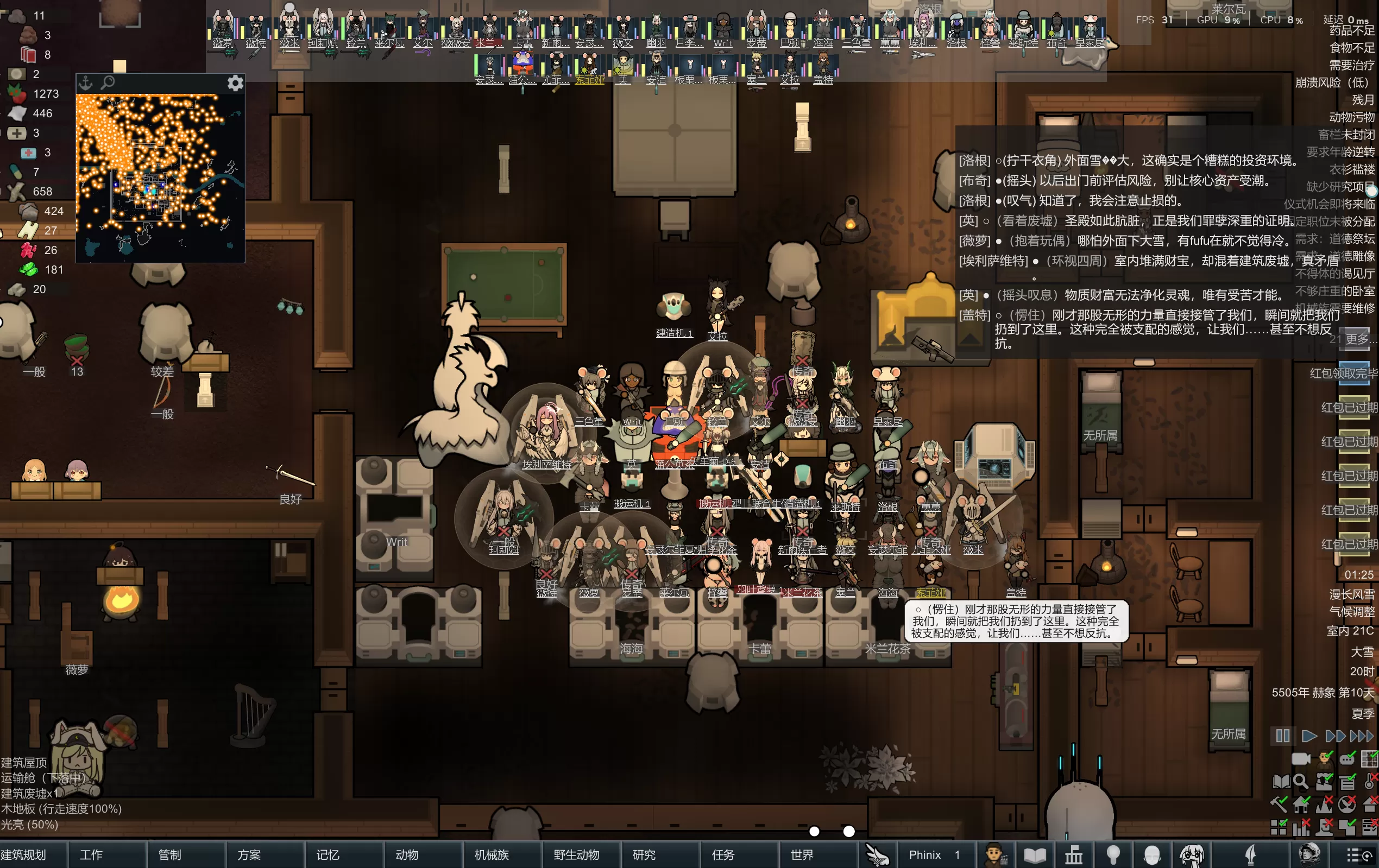1379x868 pixels.
Task: Switch to the 研究 (Research) tab
Action: [644, 855]
